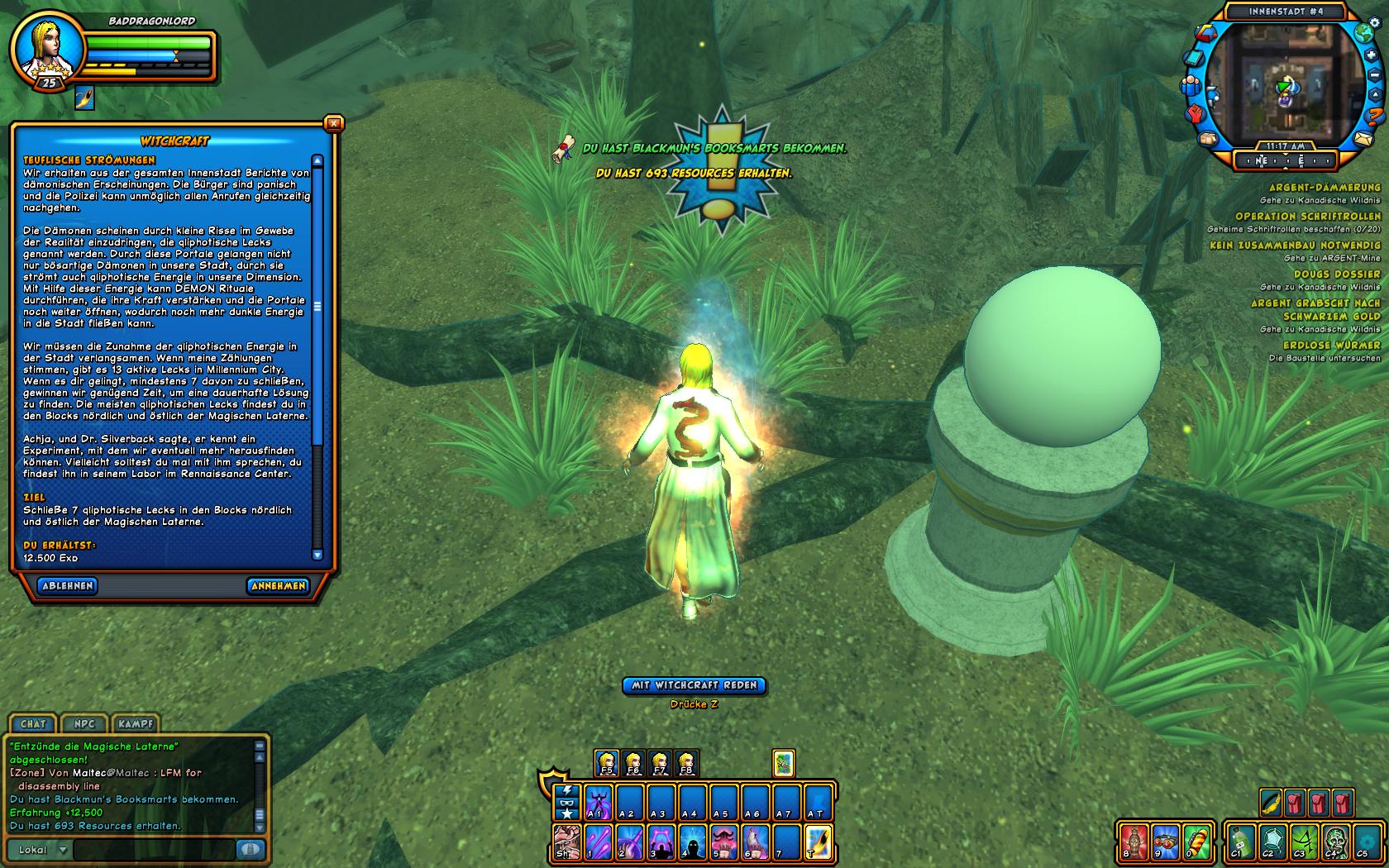The height and width of the screenshot is (868, 1389).
Task: Open the inventory box icon on minimap
Action: click(1208, 138)
